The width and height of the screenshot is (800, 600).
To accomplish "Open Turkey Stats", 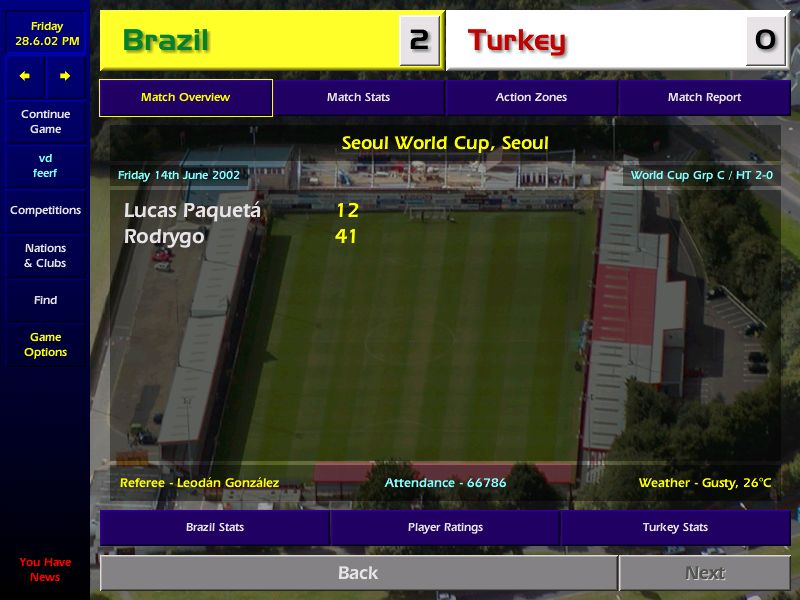I will click(x=675, y=527).
